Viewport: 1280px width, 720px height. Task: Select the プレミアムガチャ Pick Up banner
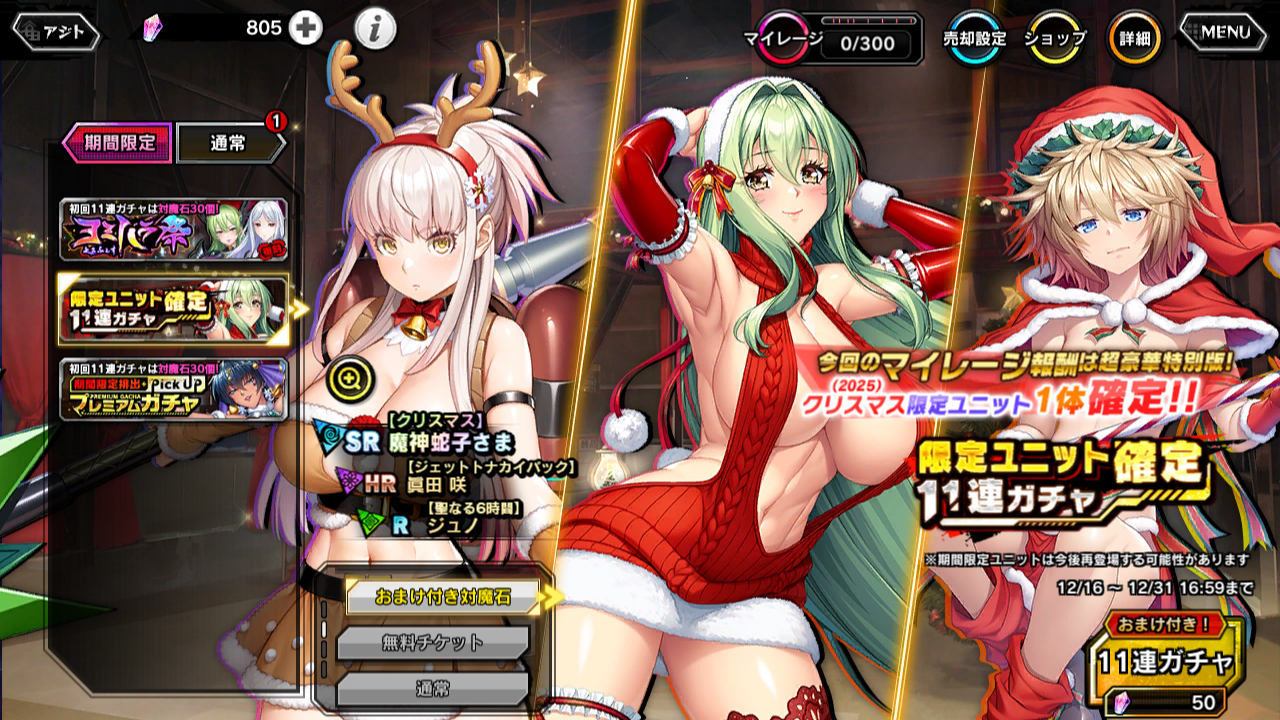(173, 389)
